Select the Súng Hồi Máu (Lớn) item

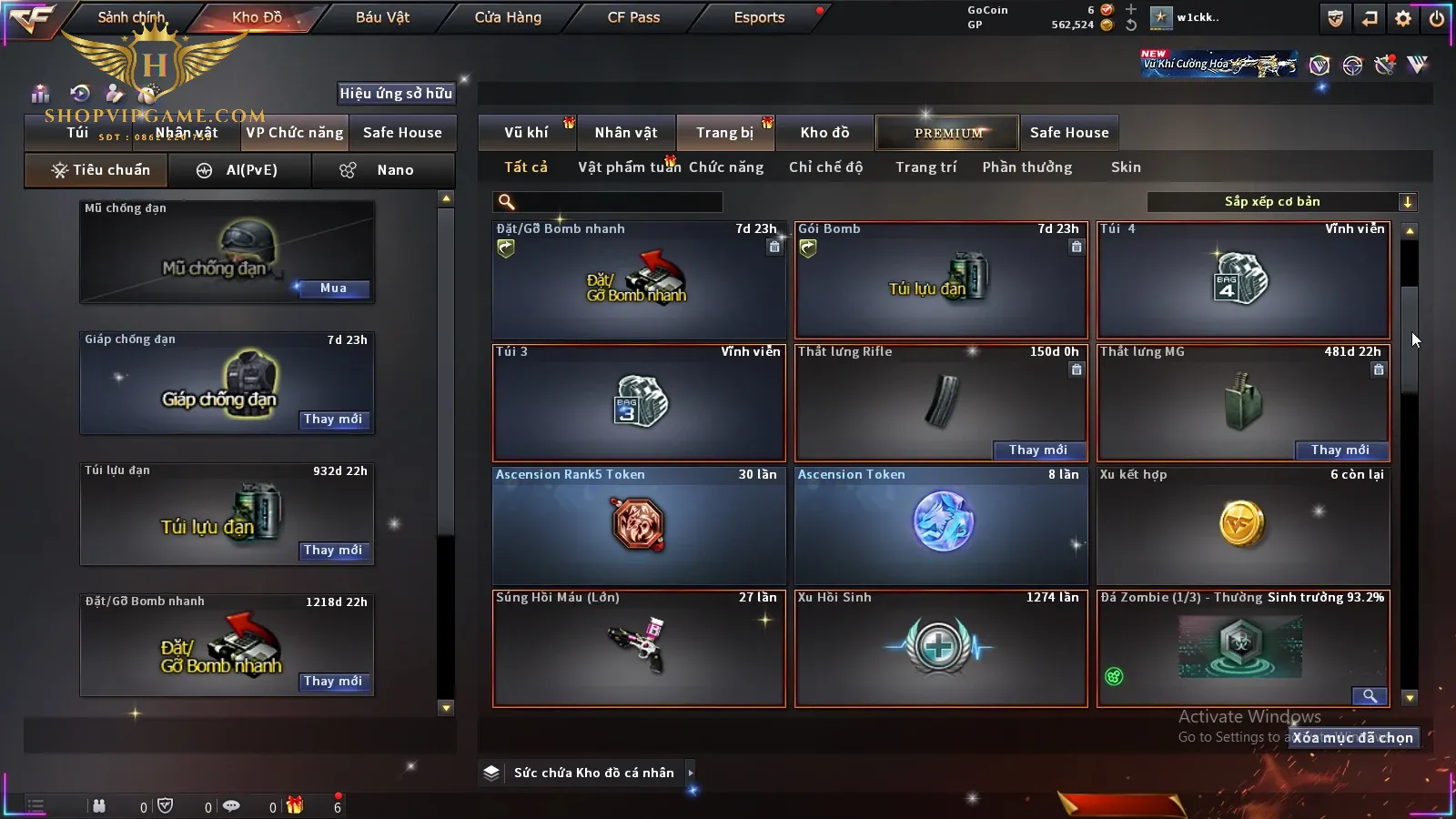tap(639, 648)
